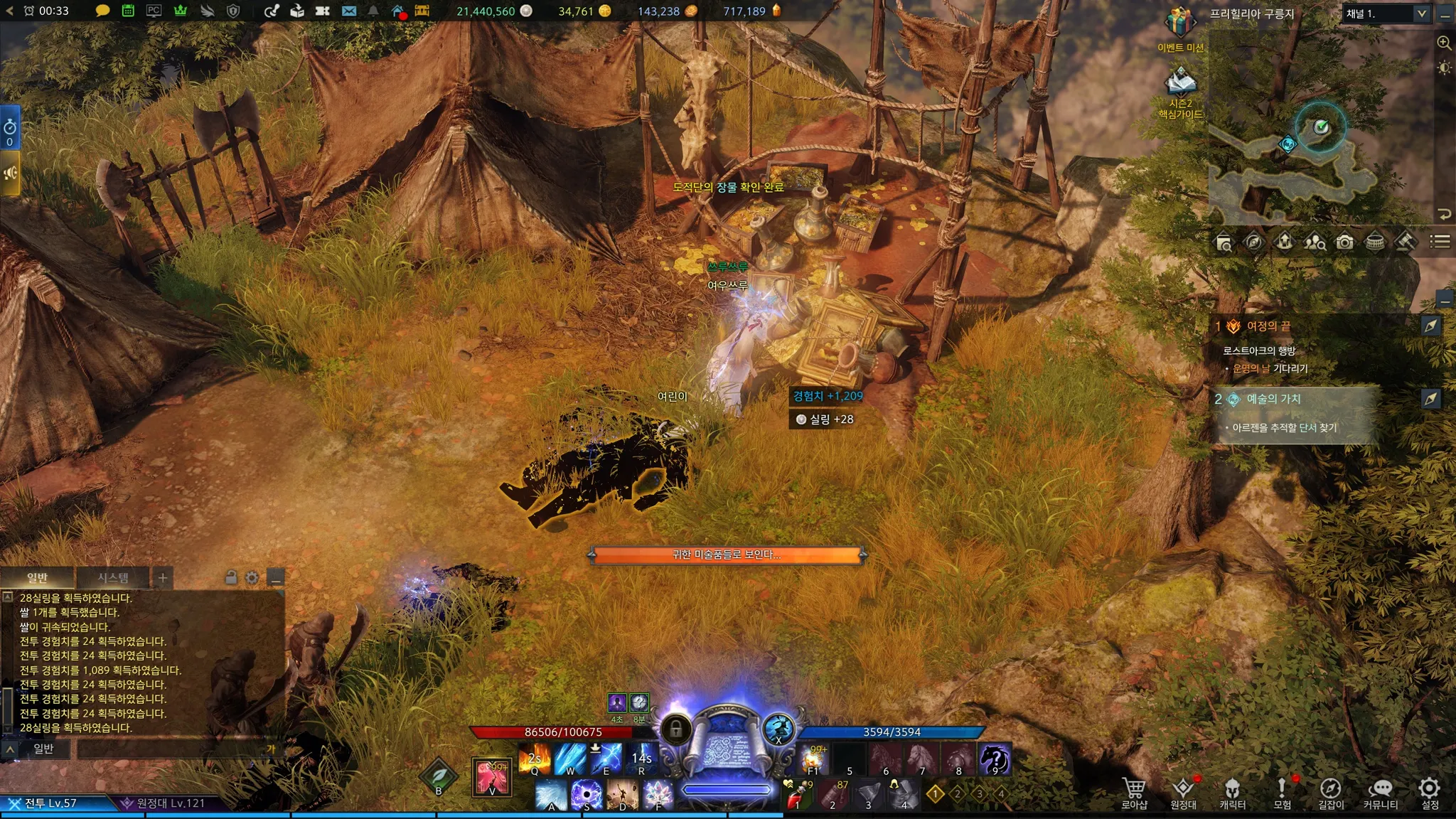Open the 로아샵 shop menu
1456x819 pixels.
pos(1134,792)
